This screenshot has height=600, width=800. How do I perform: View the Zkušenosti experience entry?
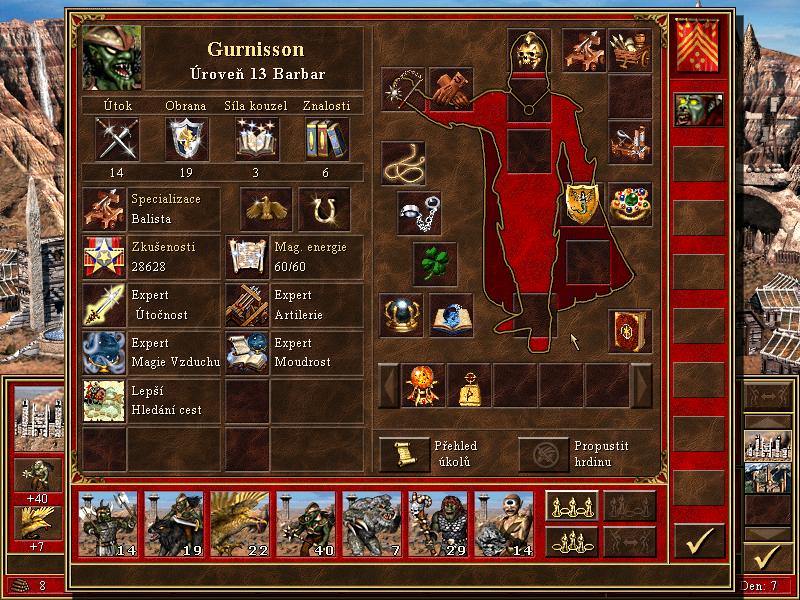point(104,257)
